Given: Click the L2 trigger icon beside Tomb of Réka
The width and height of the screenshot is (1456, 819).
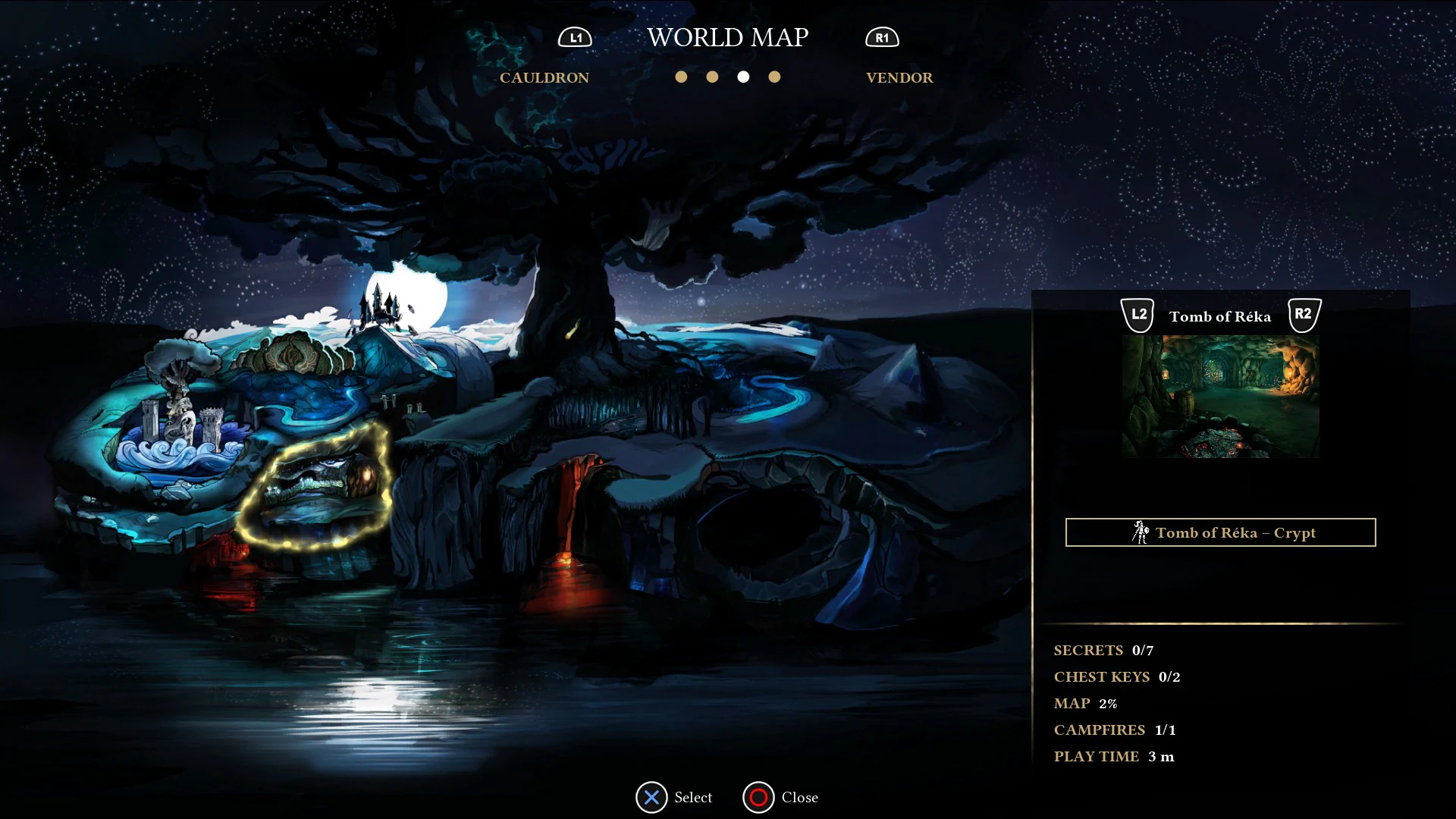Looking at the screenshot, I should tap(1137, 313).
